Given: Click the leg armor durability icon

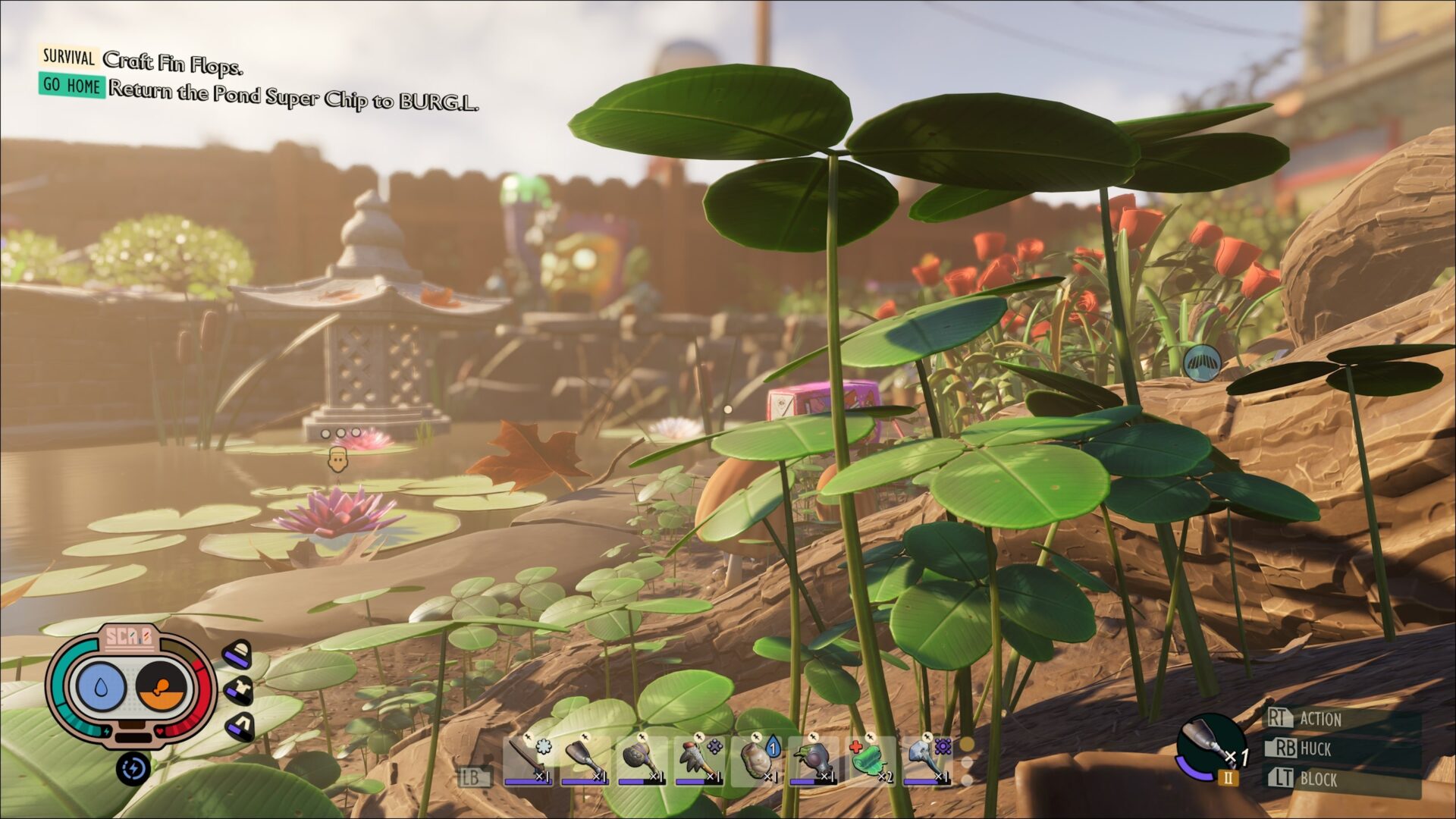Looking at the screenshot, I should 240,726.
